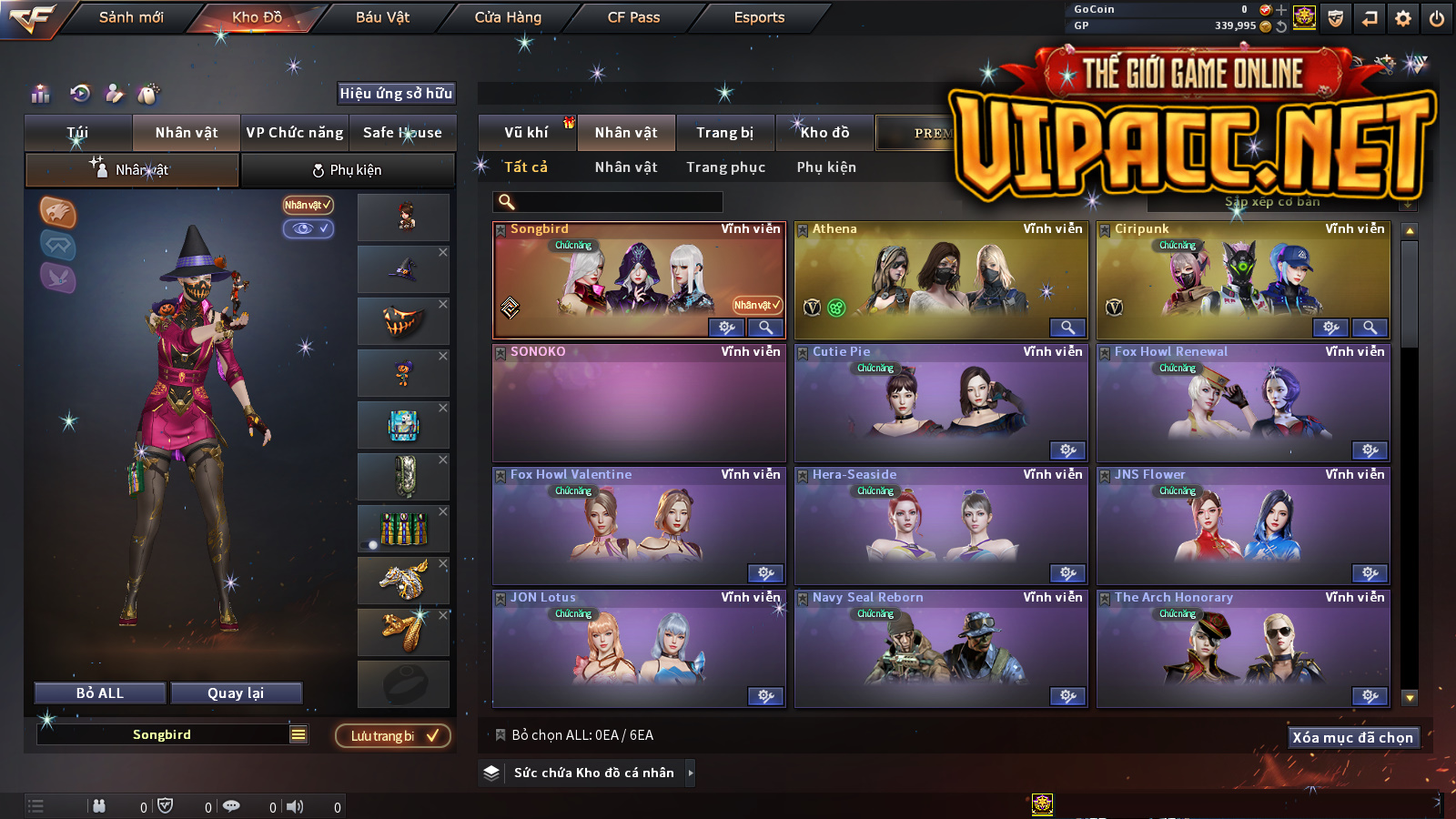
Task: Switch to the Safe House tab
Action: pyautogui.click(x=402, y=133)
